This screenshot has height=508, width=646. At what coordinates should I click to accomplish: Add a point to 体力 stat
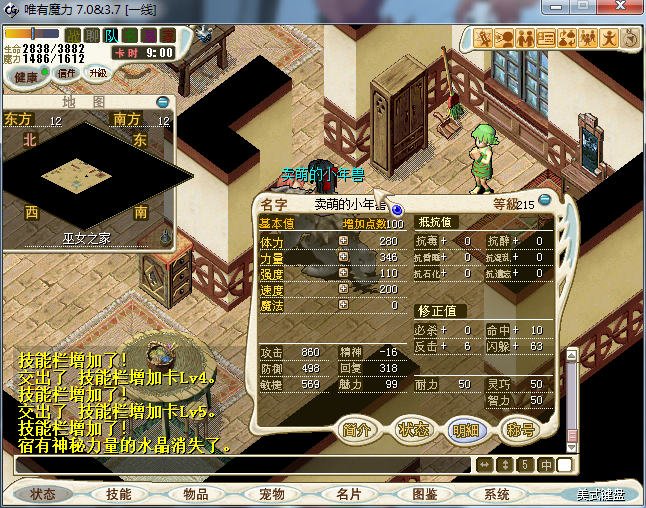[x=343, y=242]
